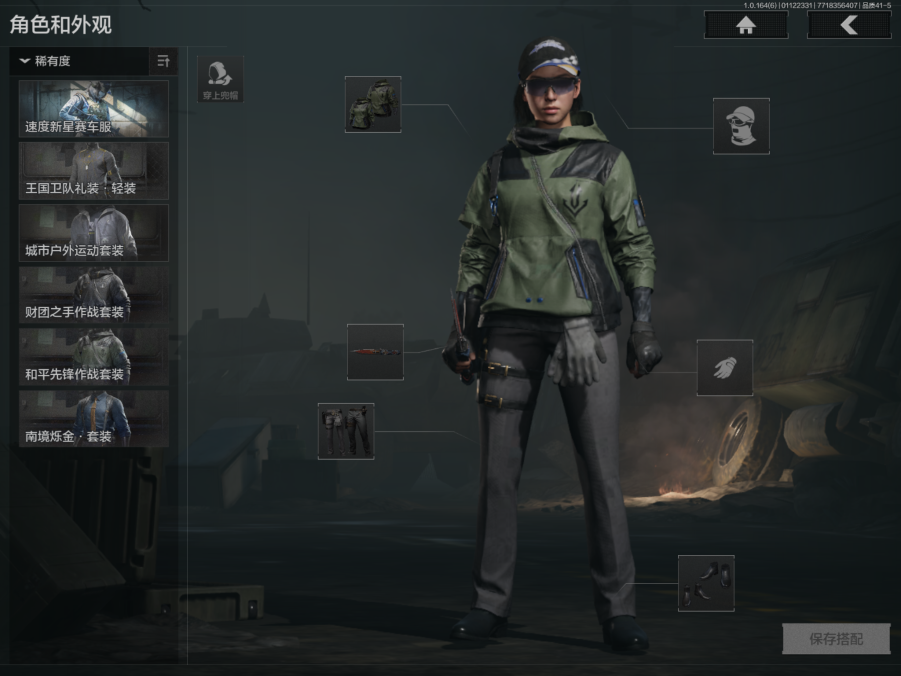Open the headwear and mask slot
Screen dimensions: 901x676
[x=741, y=126]
